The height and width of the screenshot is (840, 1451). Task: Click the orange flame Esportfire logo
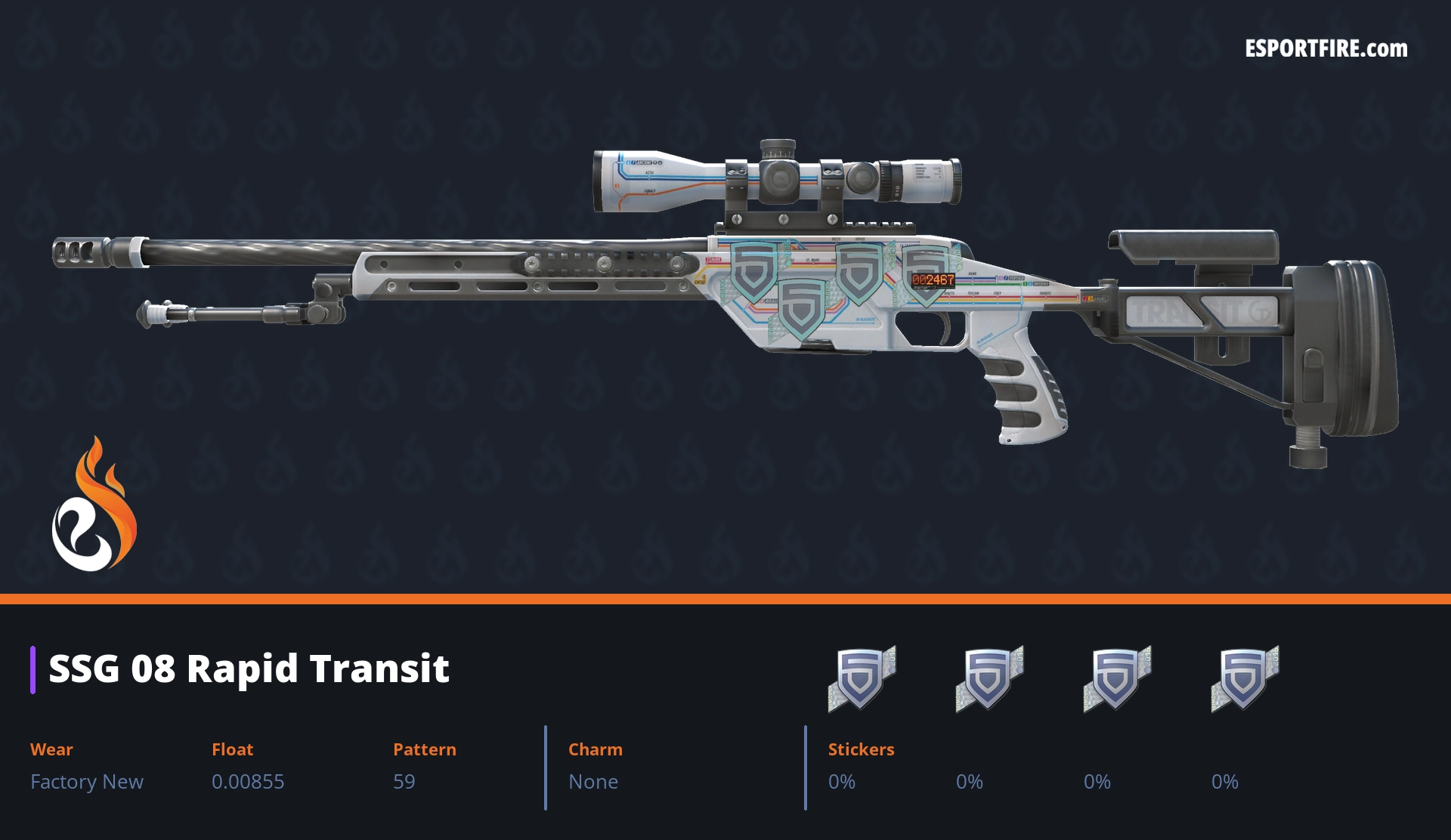[94, 505]
